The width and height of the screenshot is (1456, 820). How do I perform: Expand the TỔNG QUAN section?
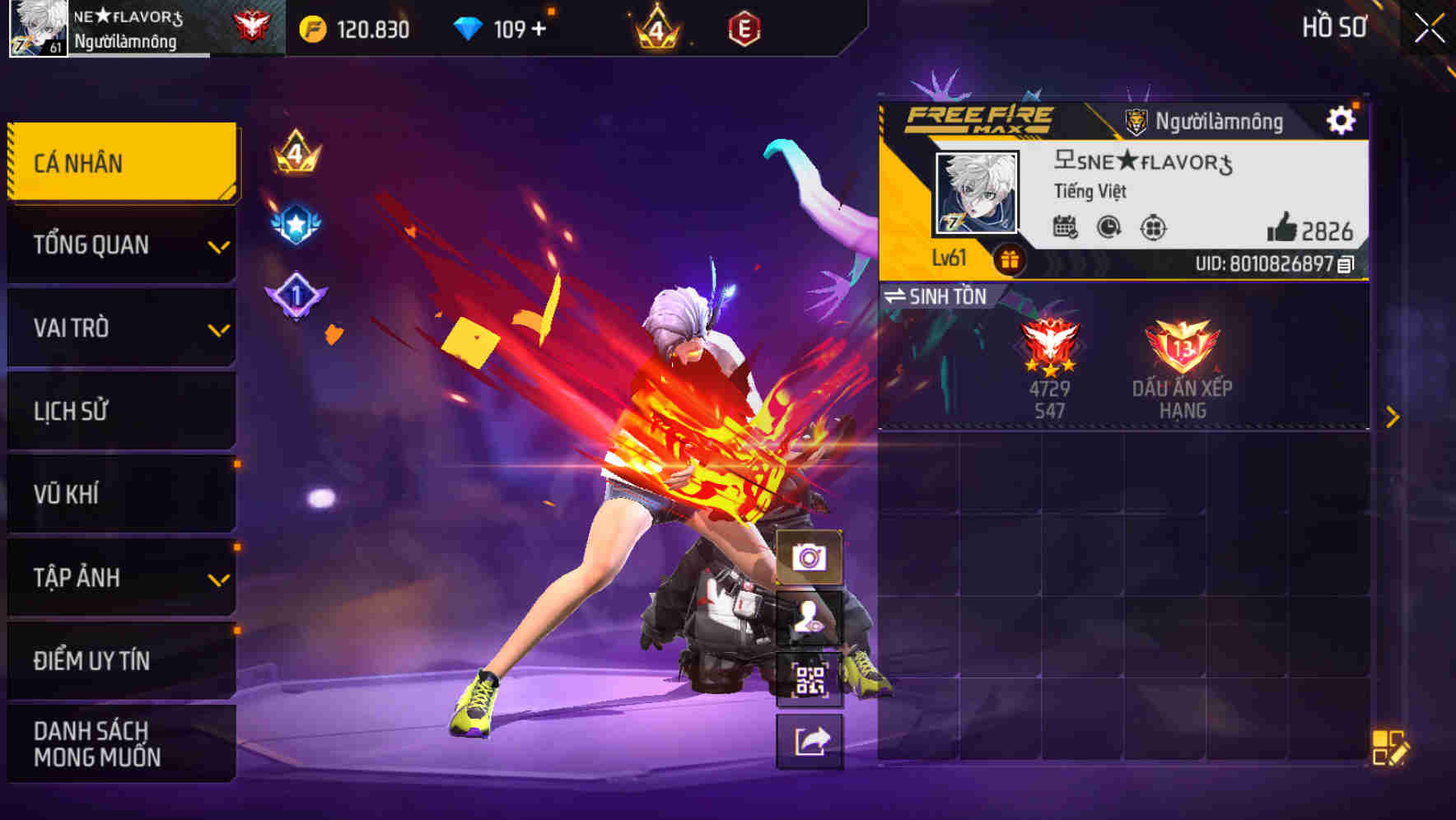pos(119,245)
